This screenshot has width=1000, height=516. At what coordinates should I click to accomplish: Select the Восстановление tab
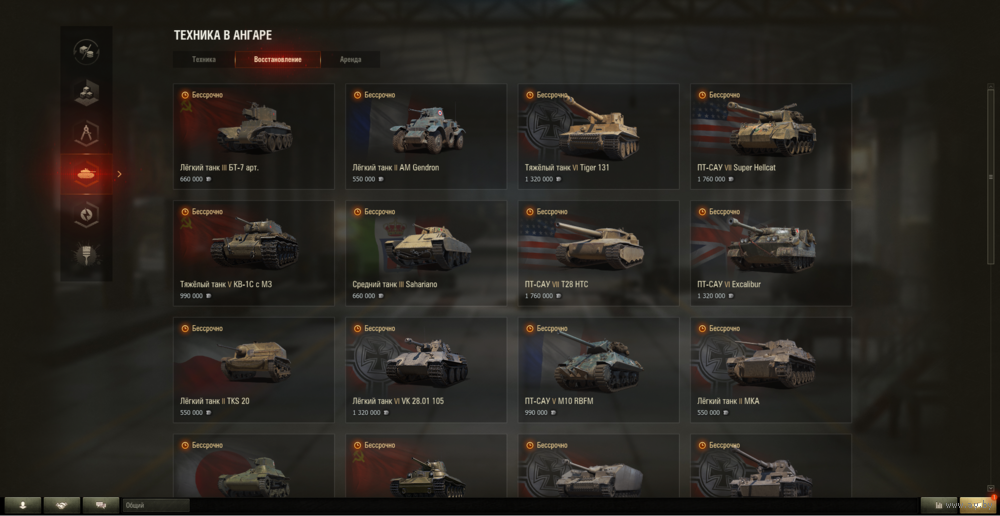277,60
